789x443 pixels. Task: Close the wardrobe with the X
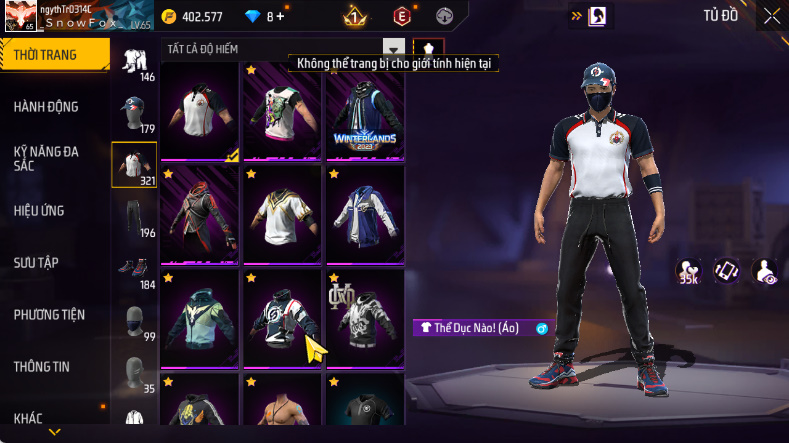[x=772, y=16]
